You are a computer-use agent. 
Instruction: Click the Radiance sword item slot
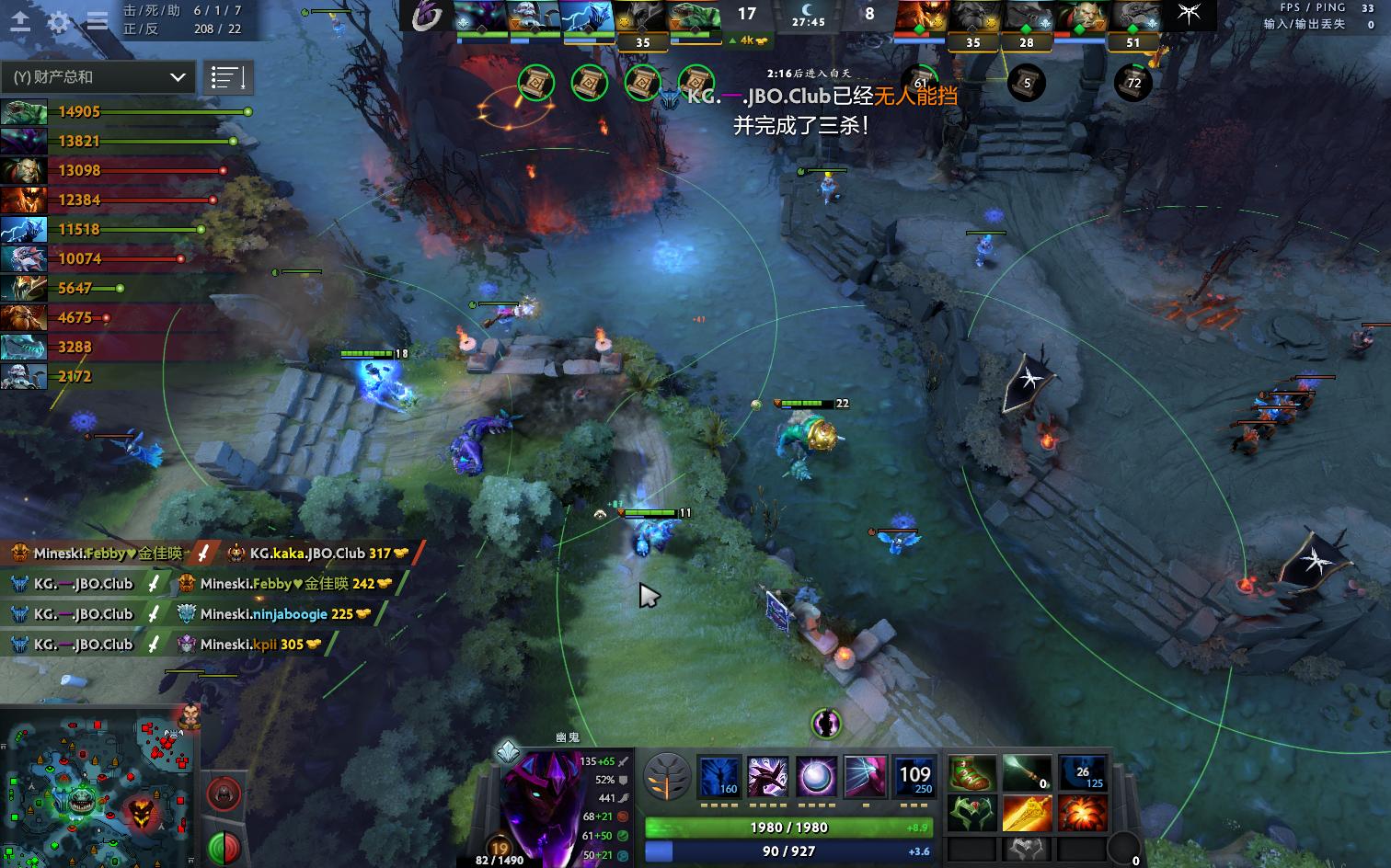coord(1028,815)
